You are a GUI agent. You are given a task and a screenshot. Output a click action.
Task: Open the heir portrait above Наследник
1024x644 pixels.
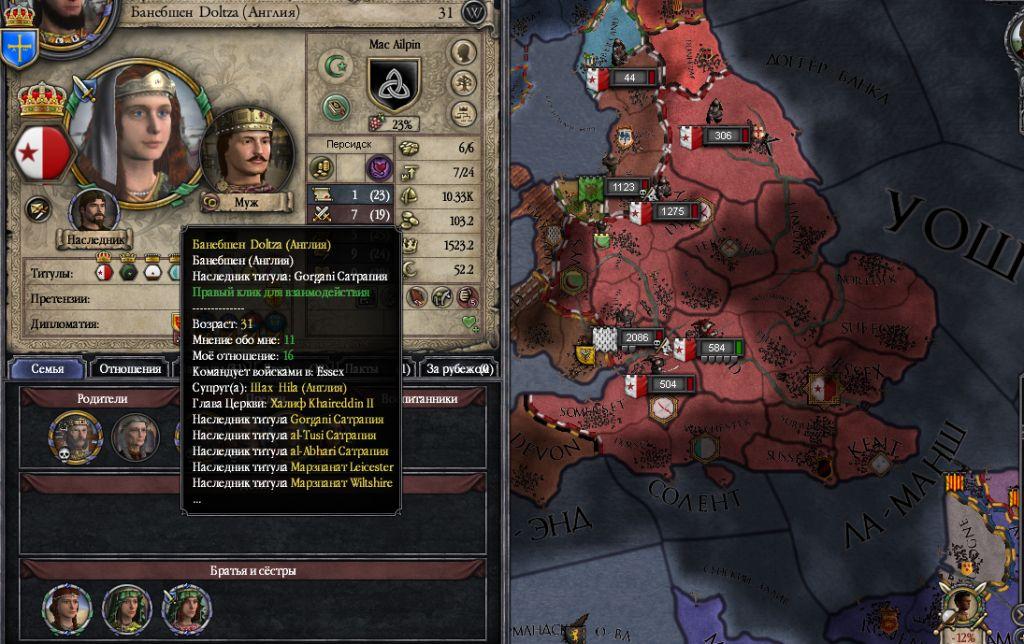pyautogui.click(x=94, y=212)
